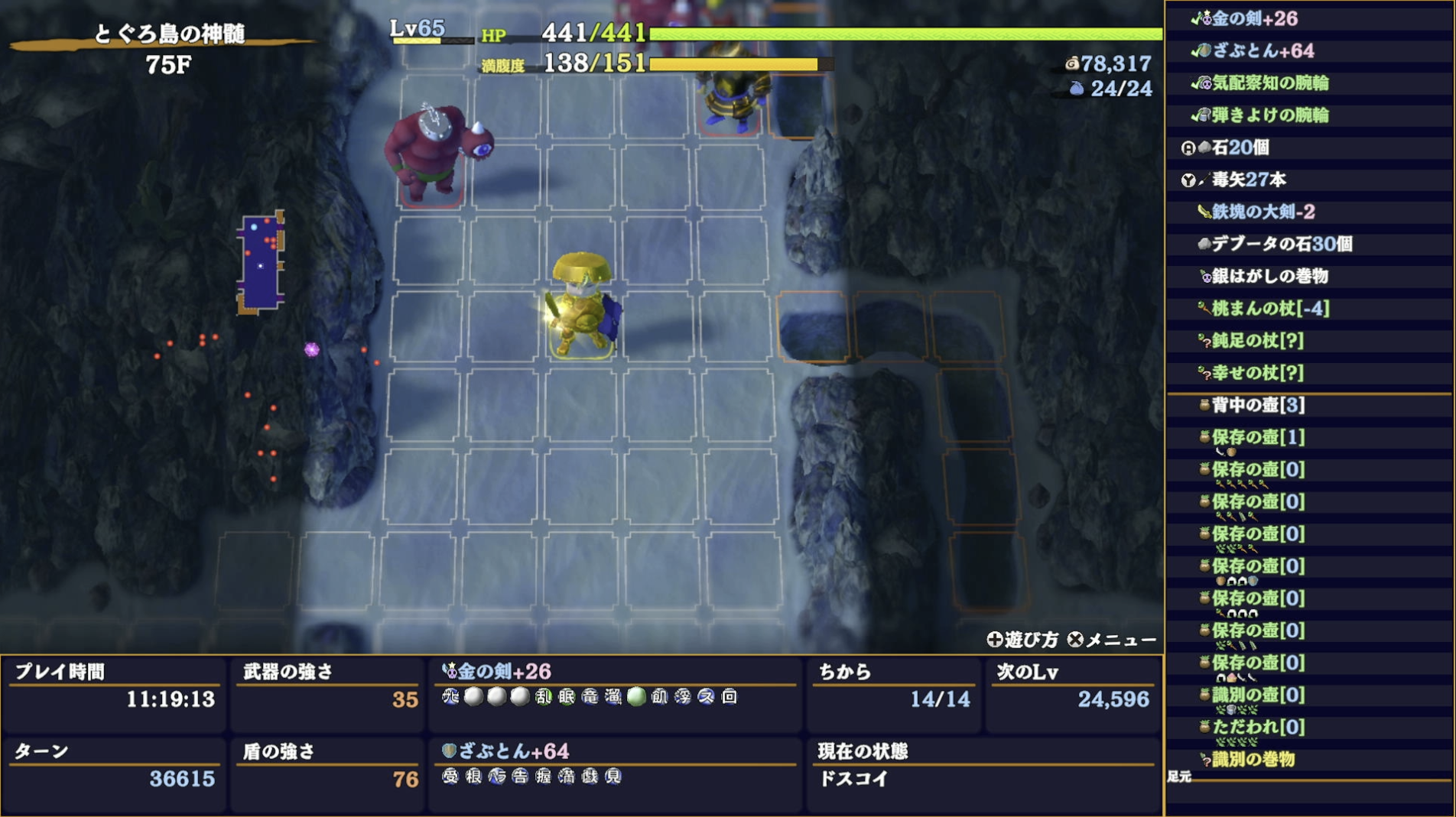1456x817 pixels.
Task: Select the 背中の壺 pot icon
Action: (1204, 404)
